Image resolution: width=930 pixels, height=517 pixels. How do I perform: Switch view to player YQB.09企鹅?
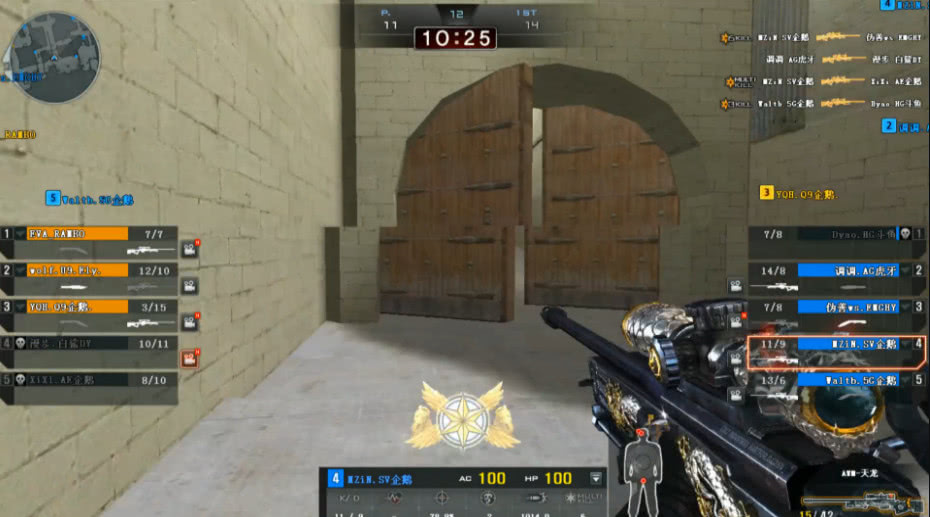point(79,307)
